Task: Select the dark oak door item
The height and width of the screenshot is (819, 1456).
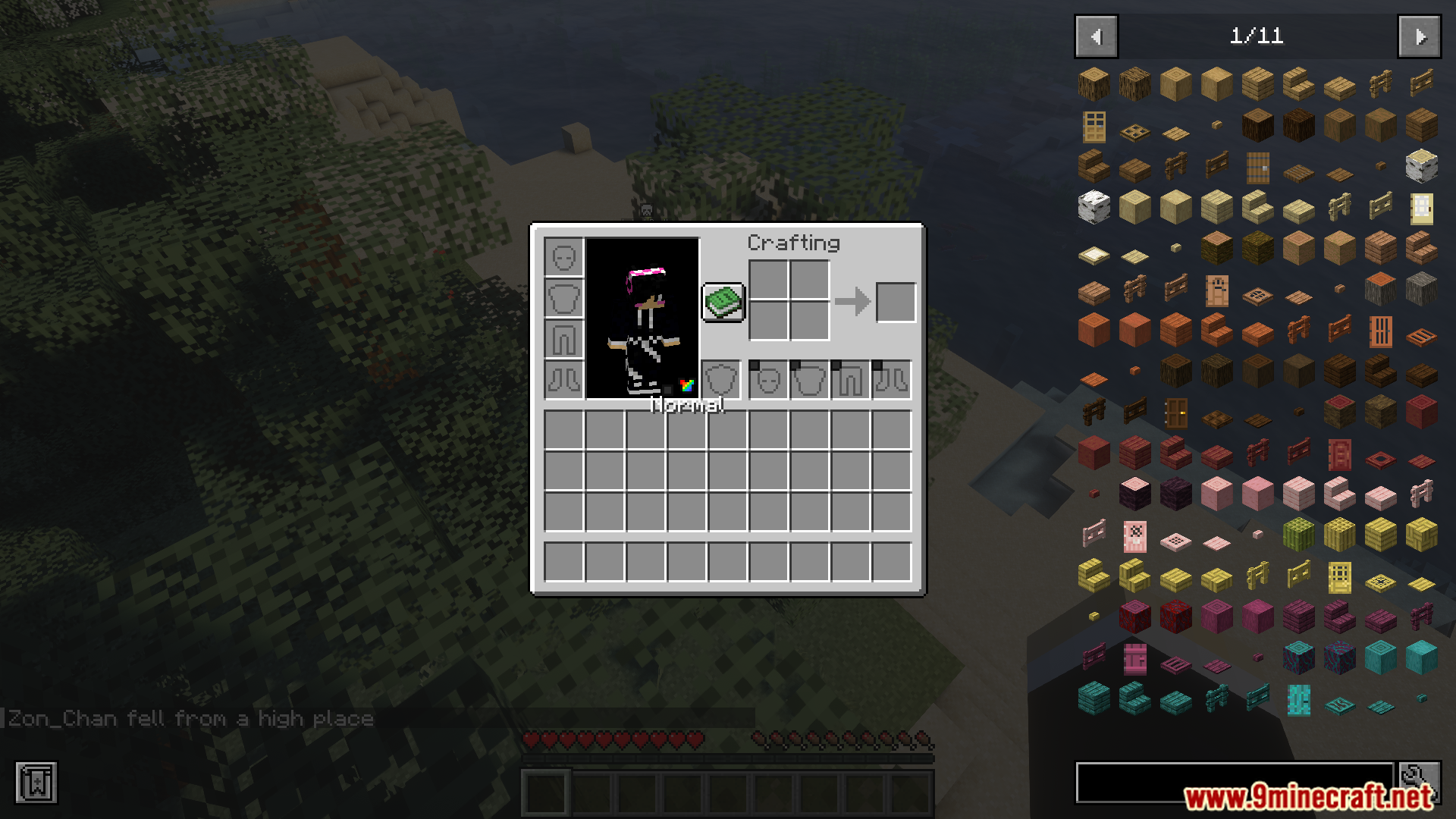Action: (x=1176, y=413)
